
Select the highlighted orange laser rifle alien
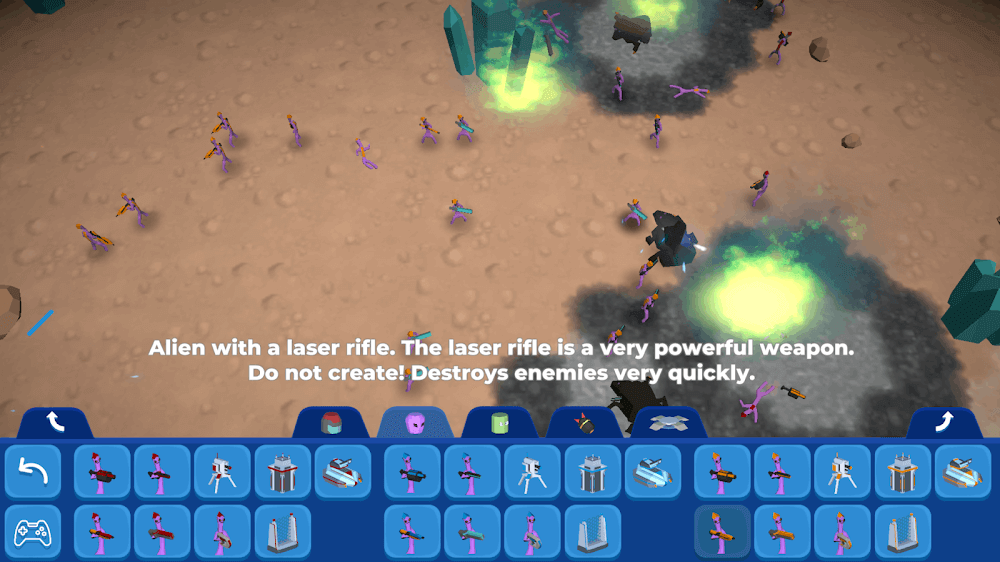[722, 532]
